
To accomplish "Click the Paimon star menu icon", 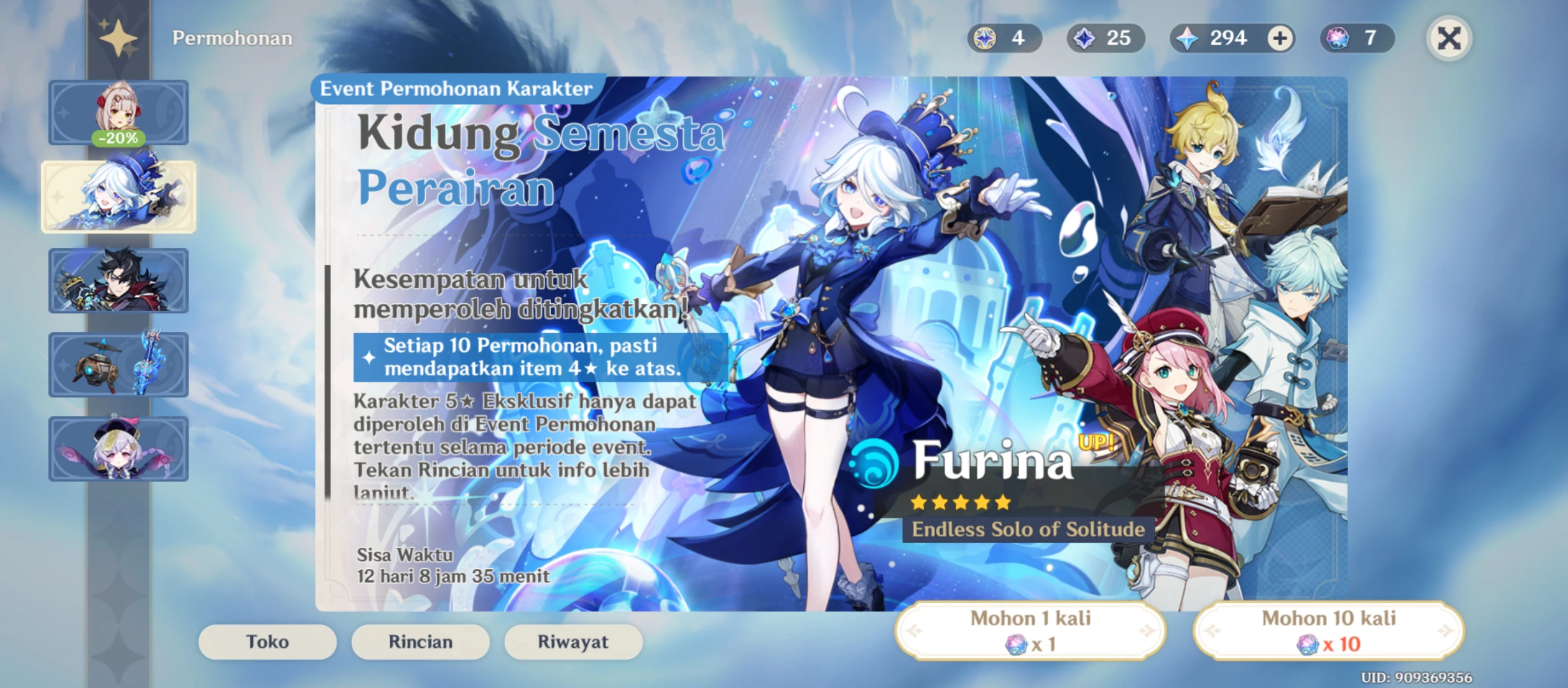I will point(119,36).
